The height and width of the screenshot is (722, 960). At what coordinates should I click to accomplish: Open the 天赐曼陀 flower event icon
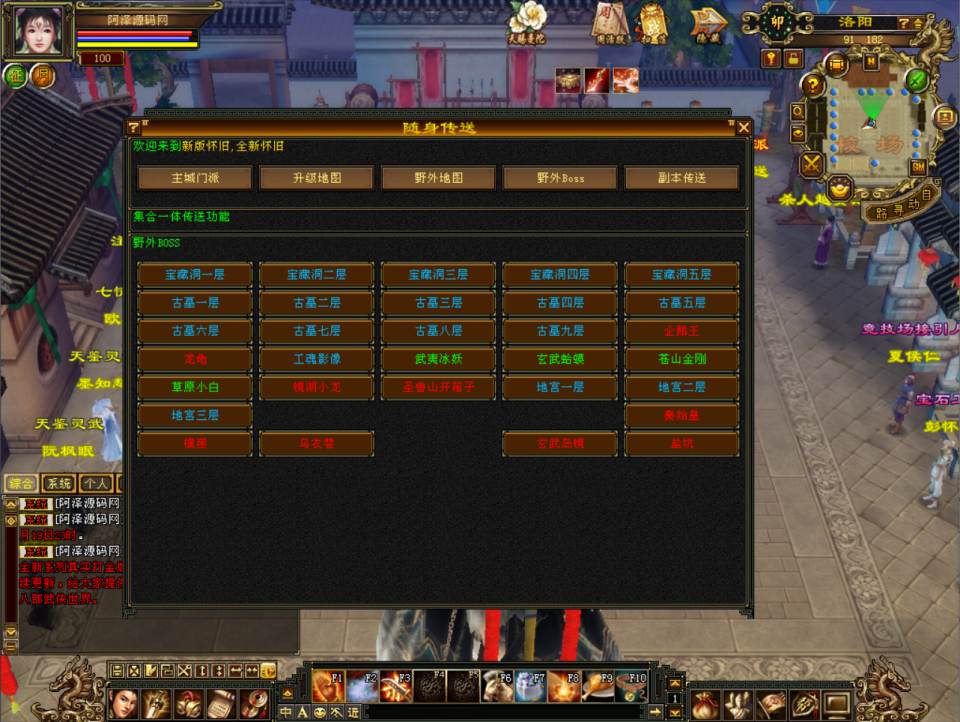[x=527, y=20]
